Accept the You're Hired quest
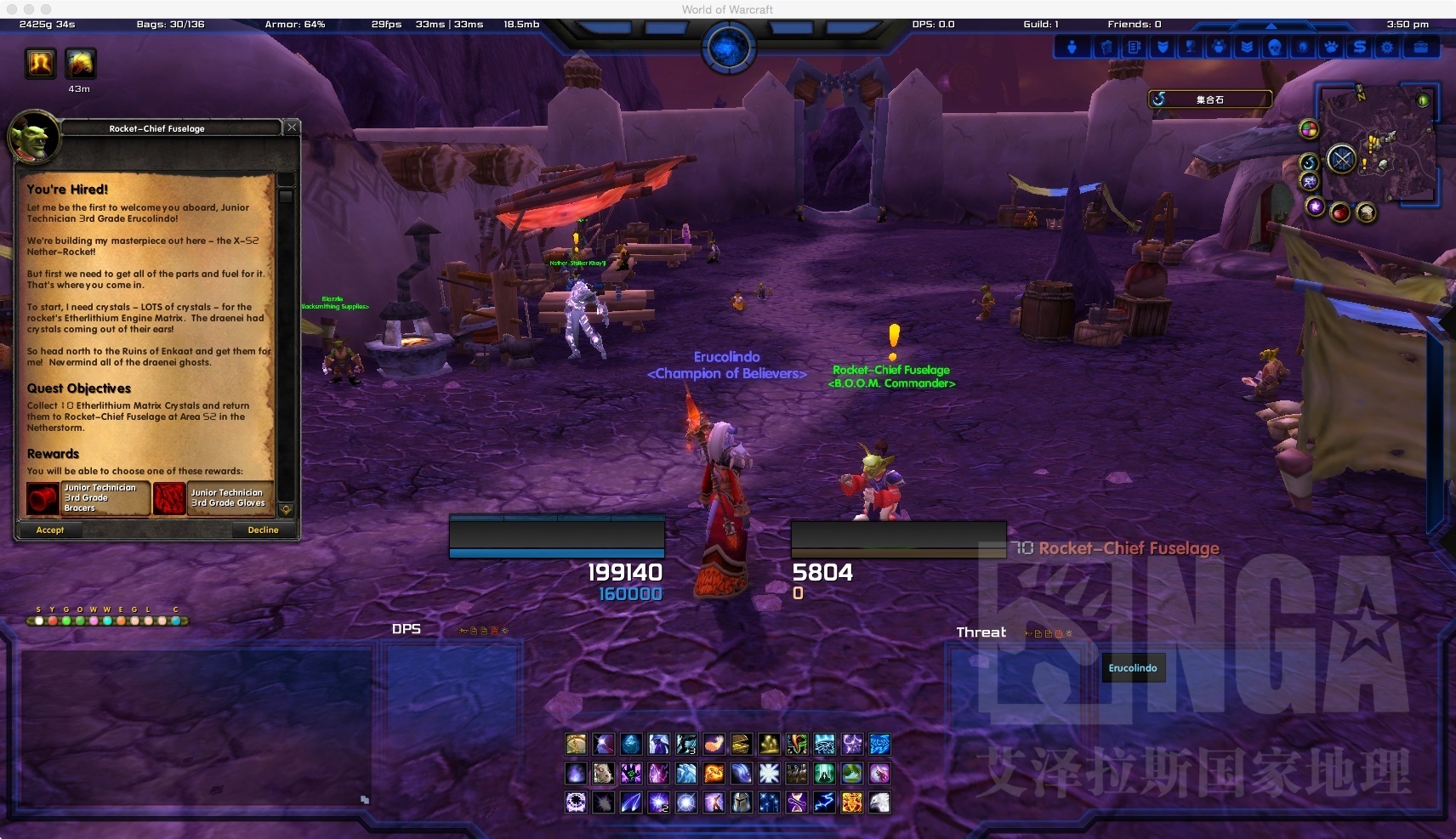 (50, 530)
